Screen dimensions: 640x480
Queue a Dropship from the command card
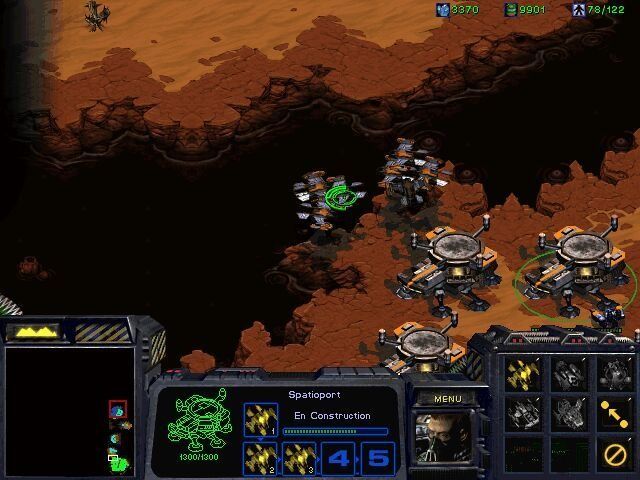point(570,374)
